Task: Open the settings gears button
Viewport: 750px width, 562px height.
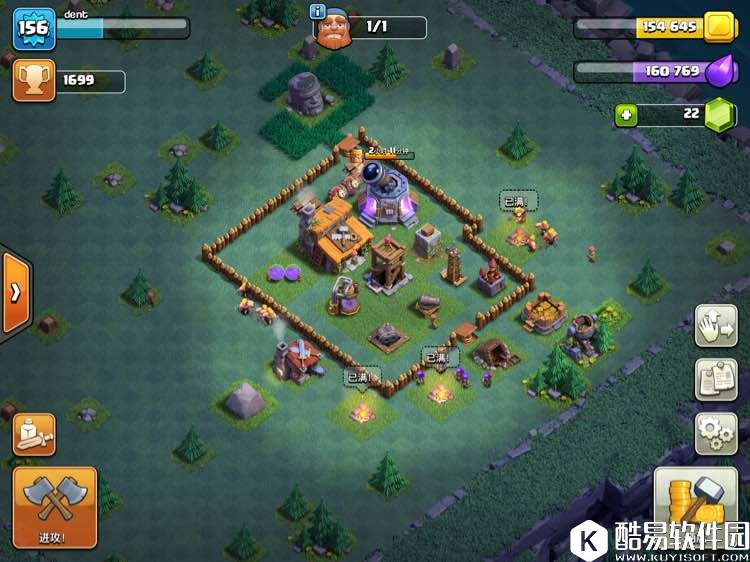Action: click(x=716, y=433)
